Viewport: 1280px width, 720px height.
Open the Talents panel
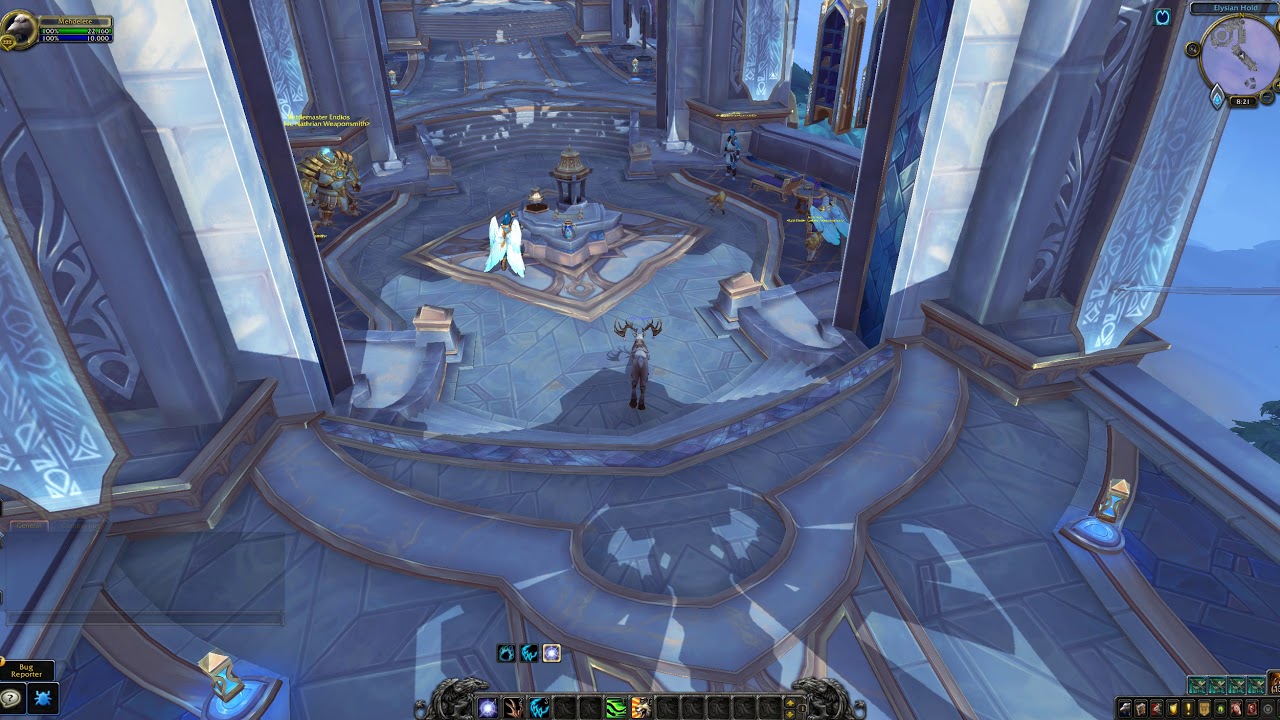pos(1156,707)
